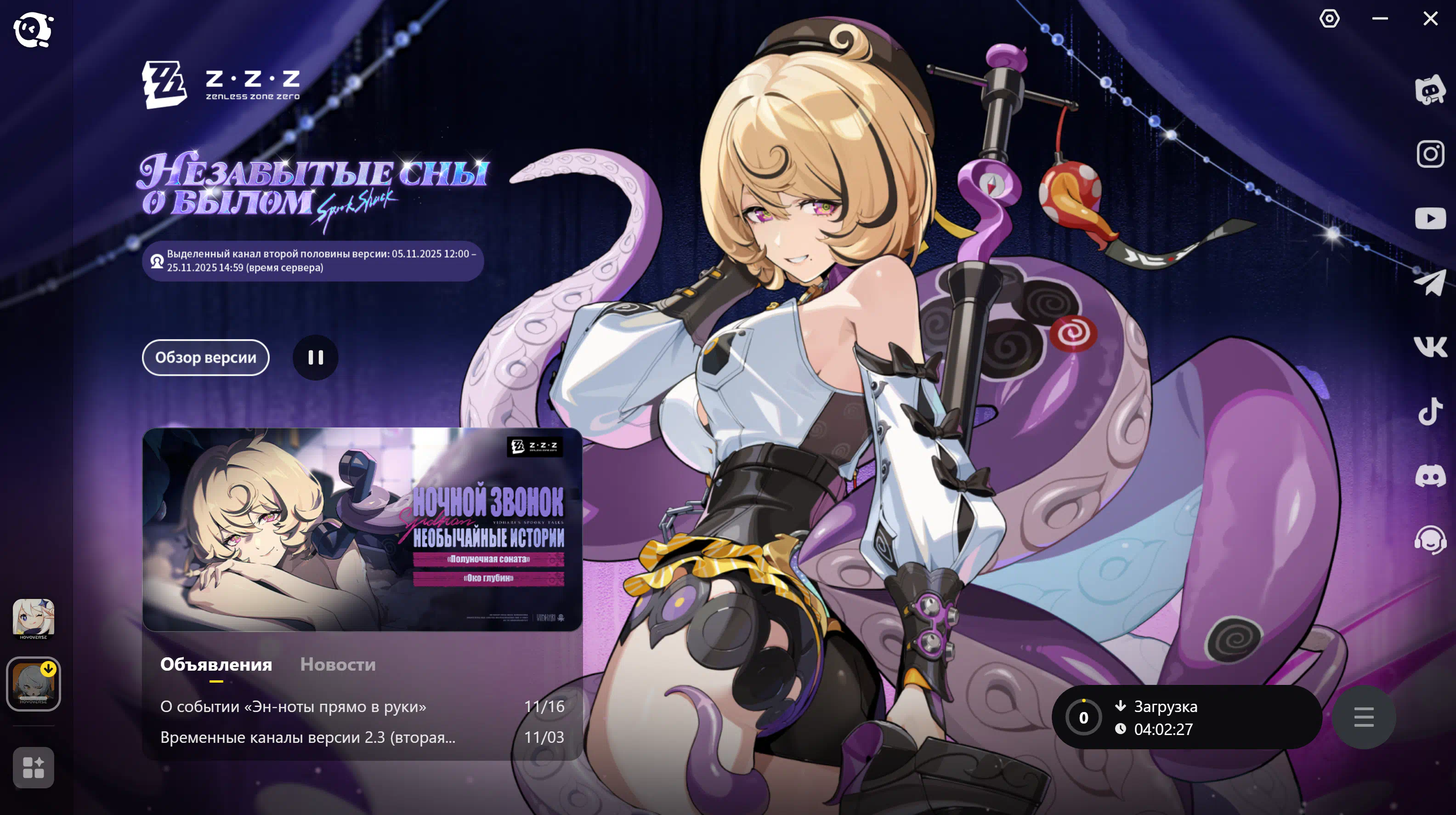The width and height of the screenshot is (1456, 815).
Task: Click the Загрузка download button
Action: pos(1186,717)
